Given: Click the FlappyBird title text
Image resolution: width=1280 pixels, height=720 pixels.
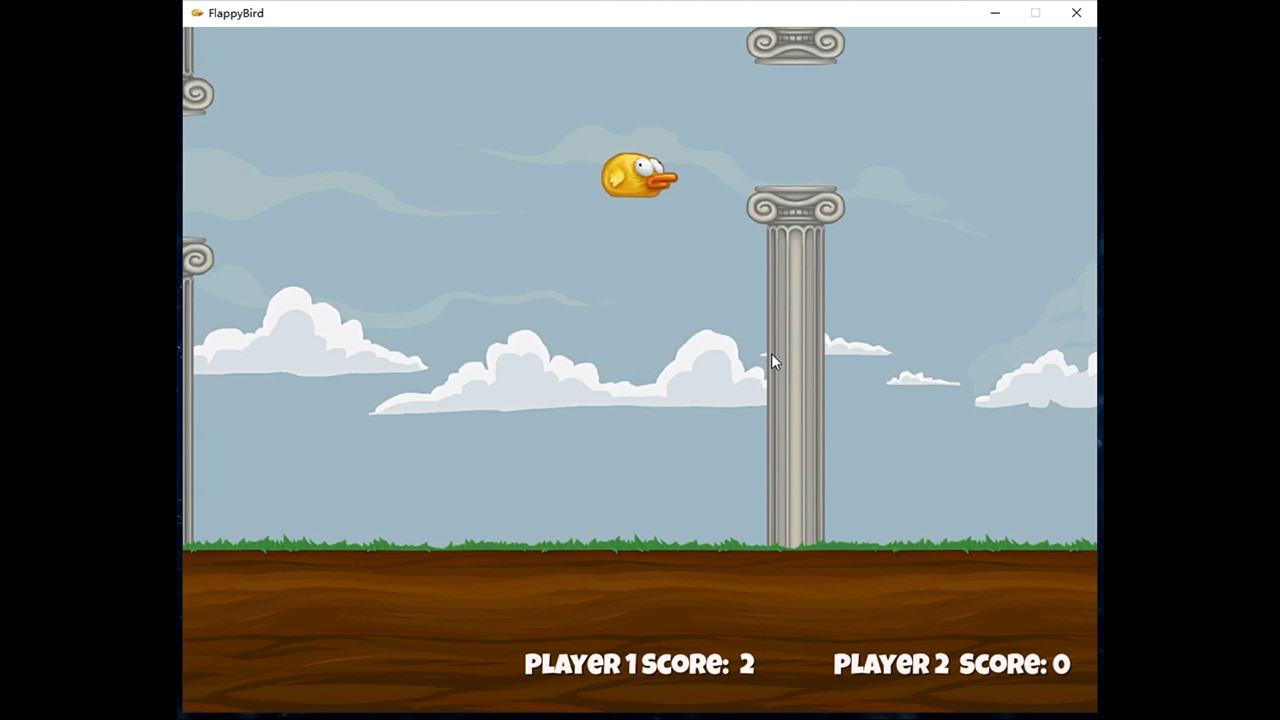Looking at the screenshot, I should [x=236, y=13].
